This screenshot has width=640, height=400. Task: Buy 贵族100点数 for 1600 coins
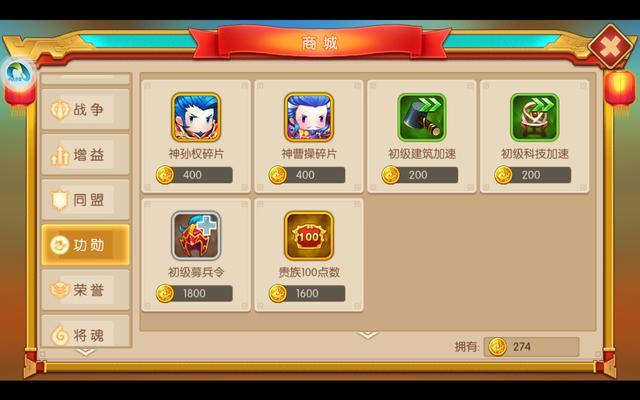(308, 293)
